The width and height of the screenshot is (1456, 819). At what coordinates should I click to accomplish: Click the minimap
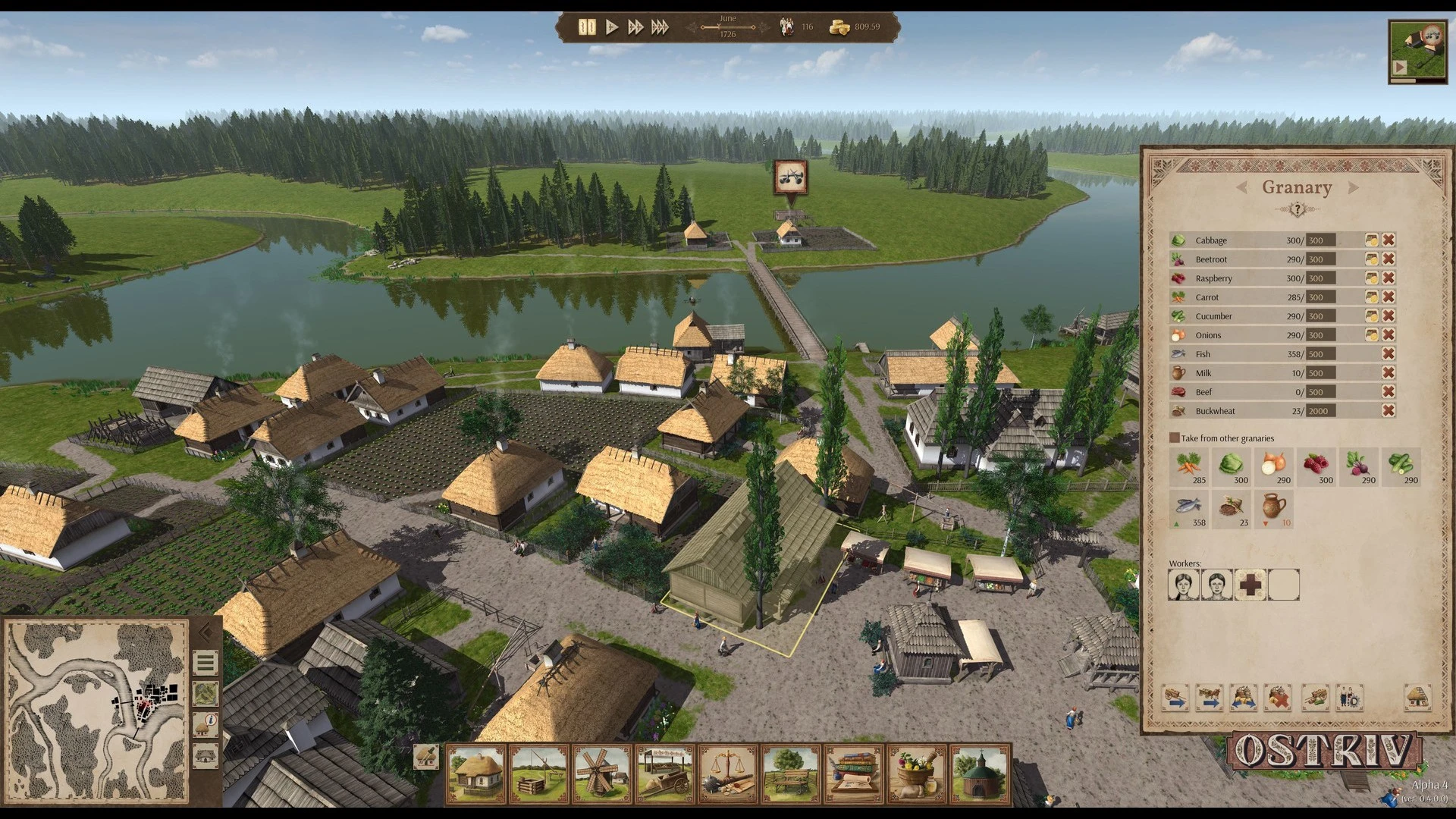96,711
